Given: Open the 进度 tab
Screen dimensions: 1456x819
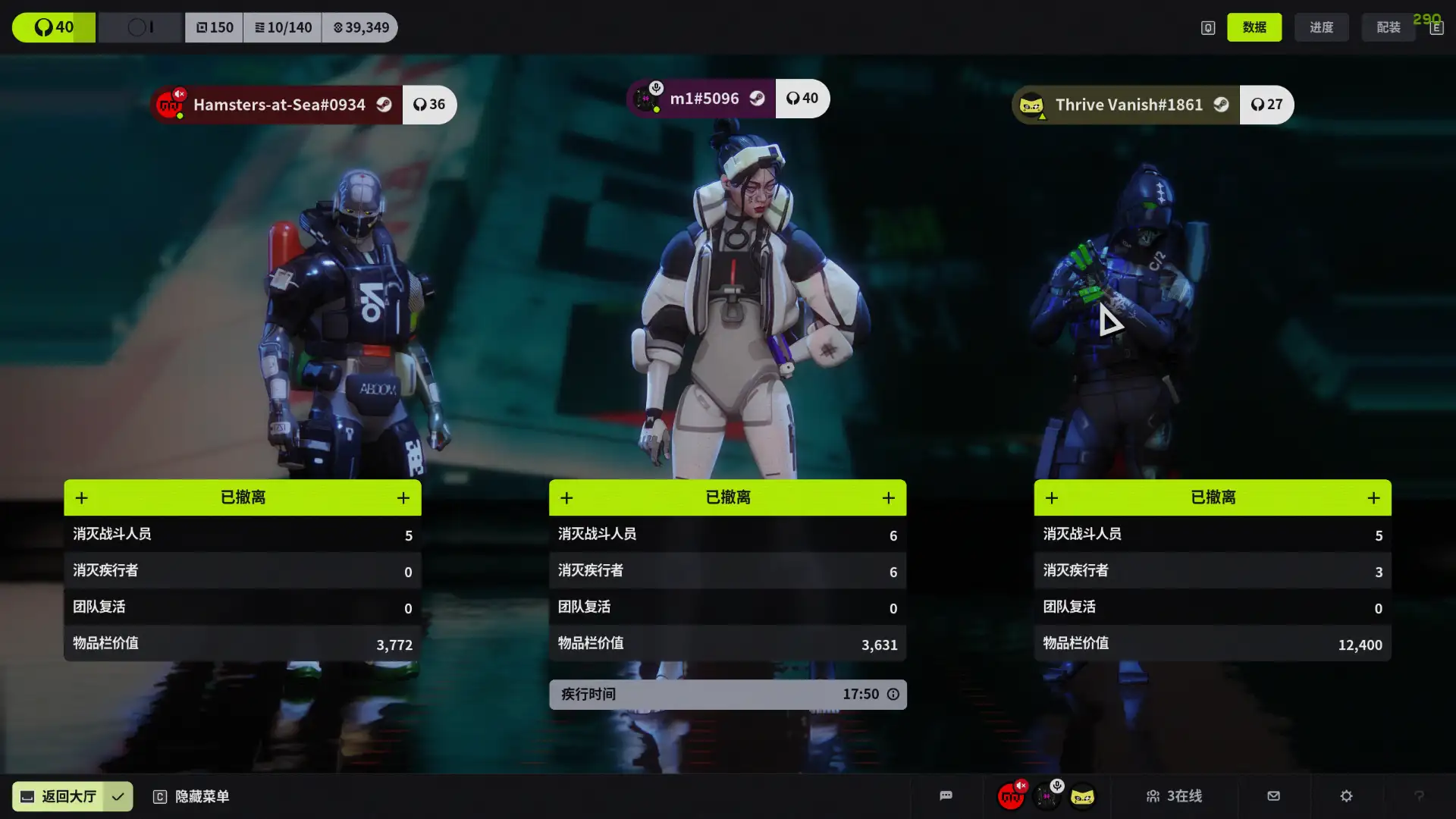Looking at the screenshot, I should 1321,27.
